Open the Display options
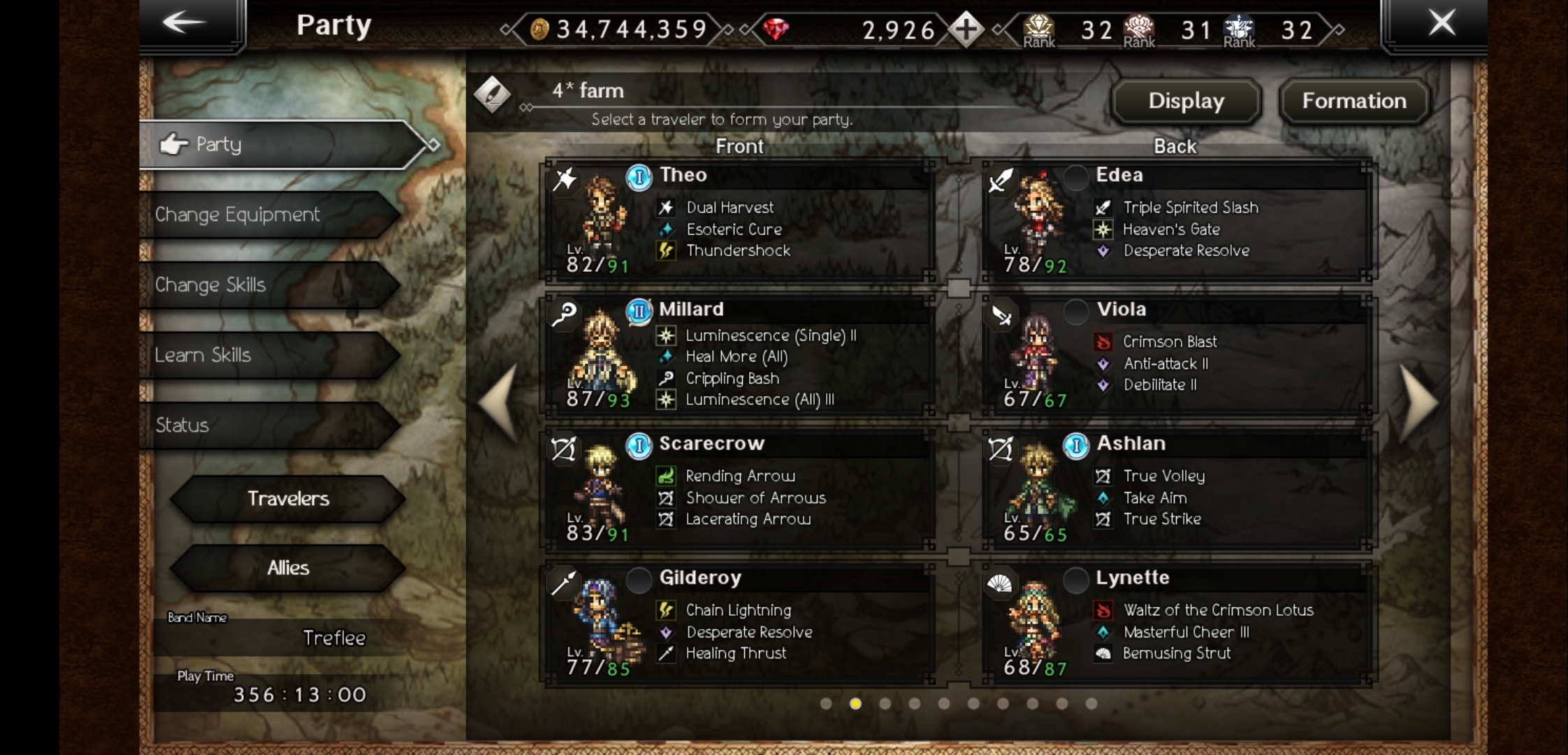This screenshot has height=755, width=1568. pyautogui.click(x=1186, y=101)
